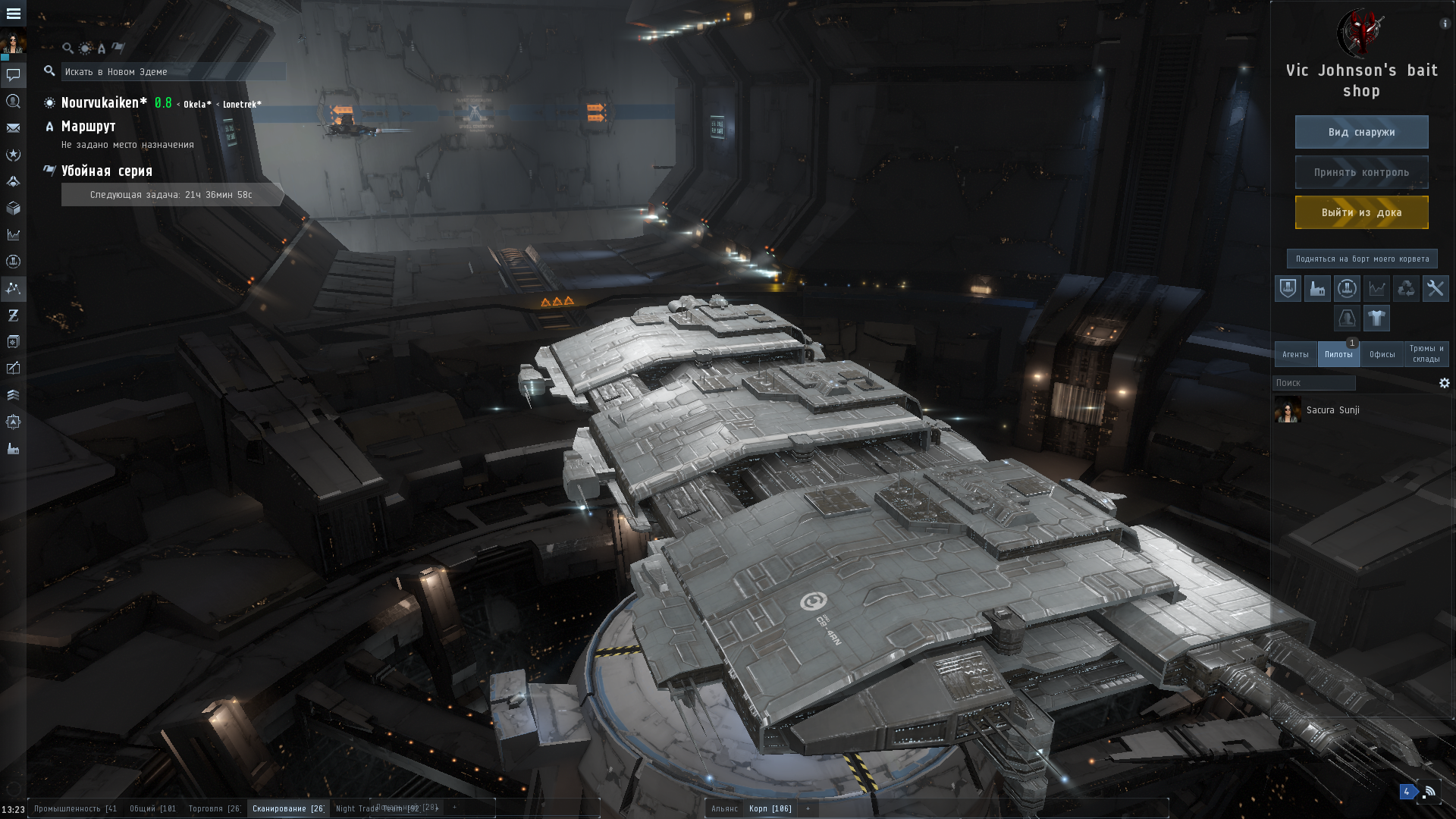Open the Agents tab "Агенты"
Screen dimensions: 1456x819
(x=1295, y=354)
